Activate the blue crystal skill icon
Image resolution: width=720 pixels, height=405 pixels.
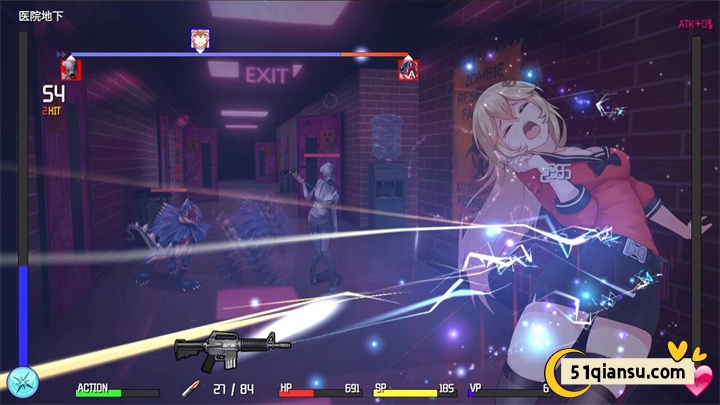(22, 383)
